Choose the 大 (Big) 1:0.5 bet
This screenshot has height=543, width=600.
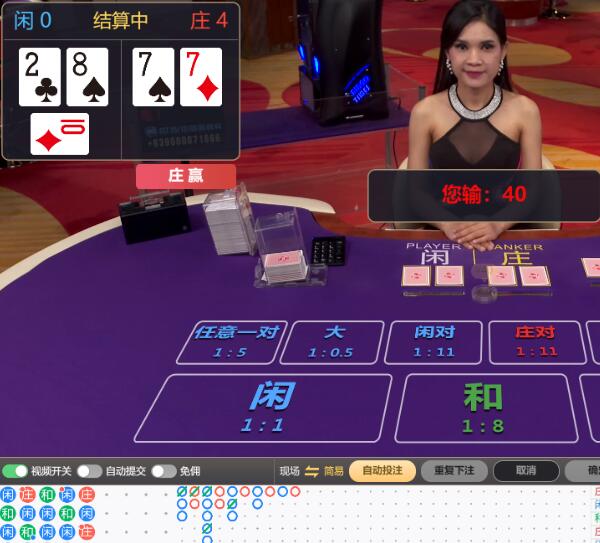tap(332, 342)
